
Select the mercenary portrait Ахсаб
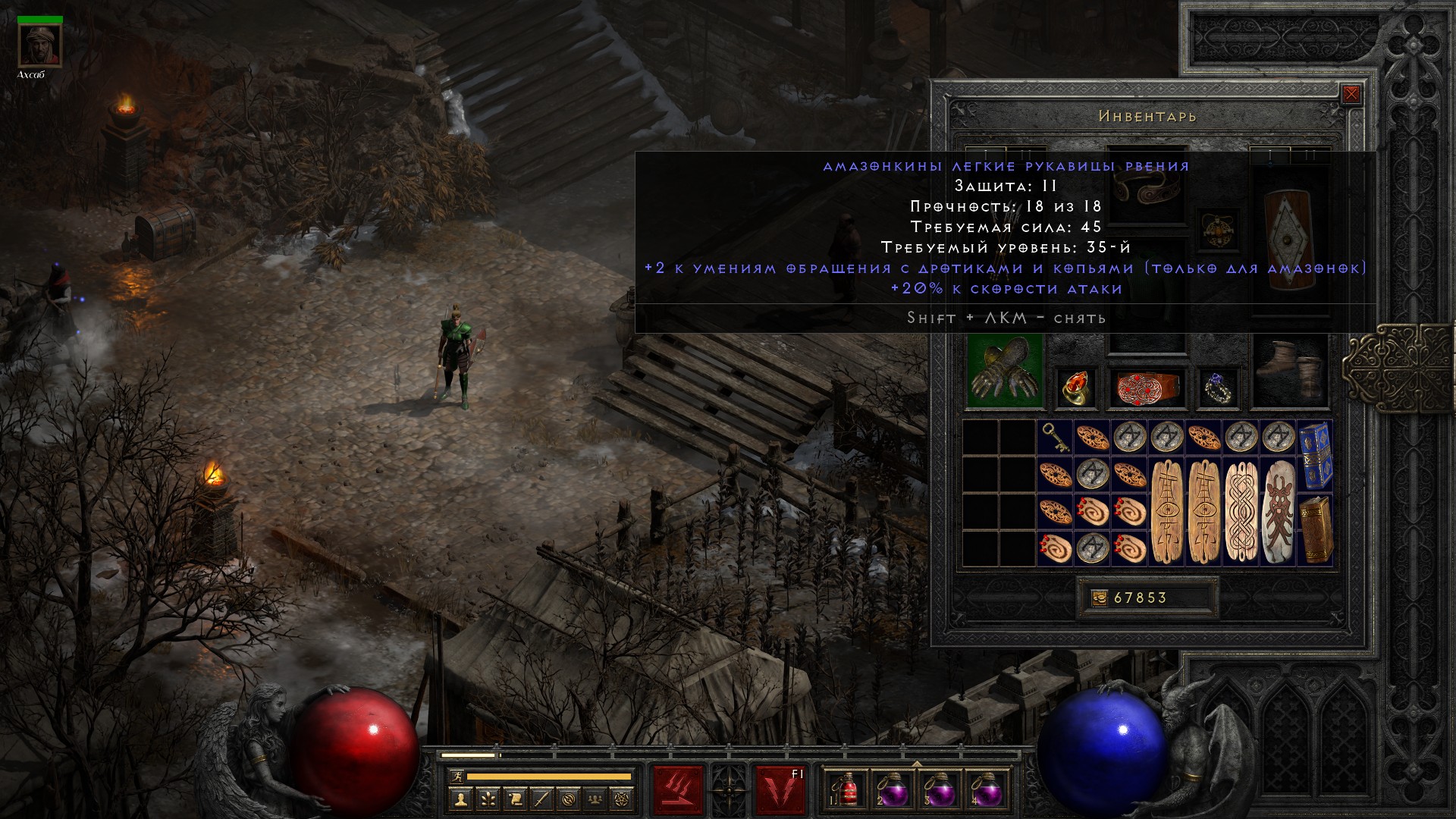tap(39, 45)
